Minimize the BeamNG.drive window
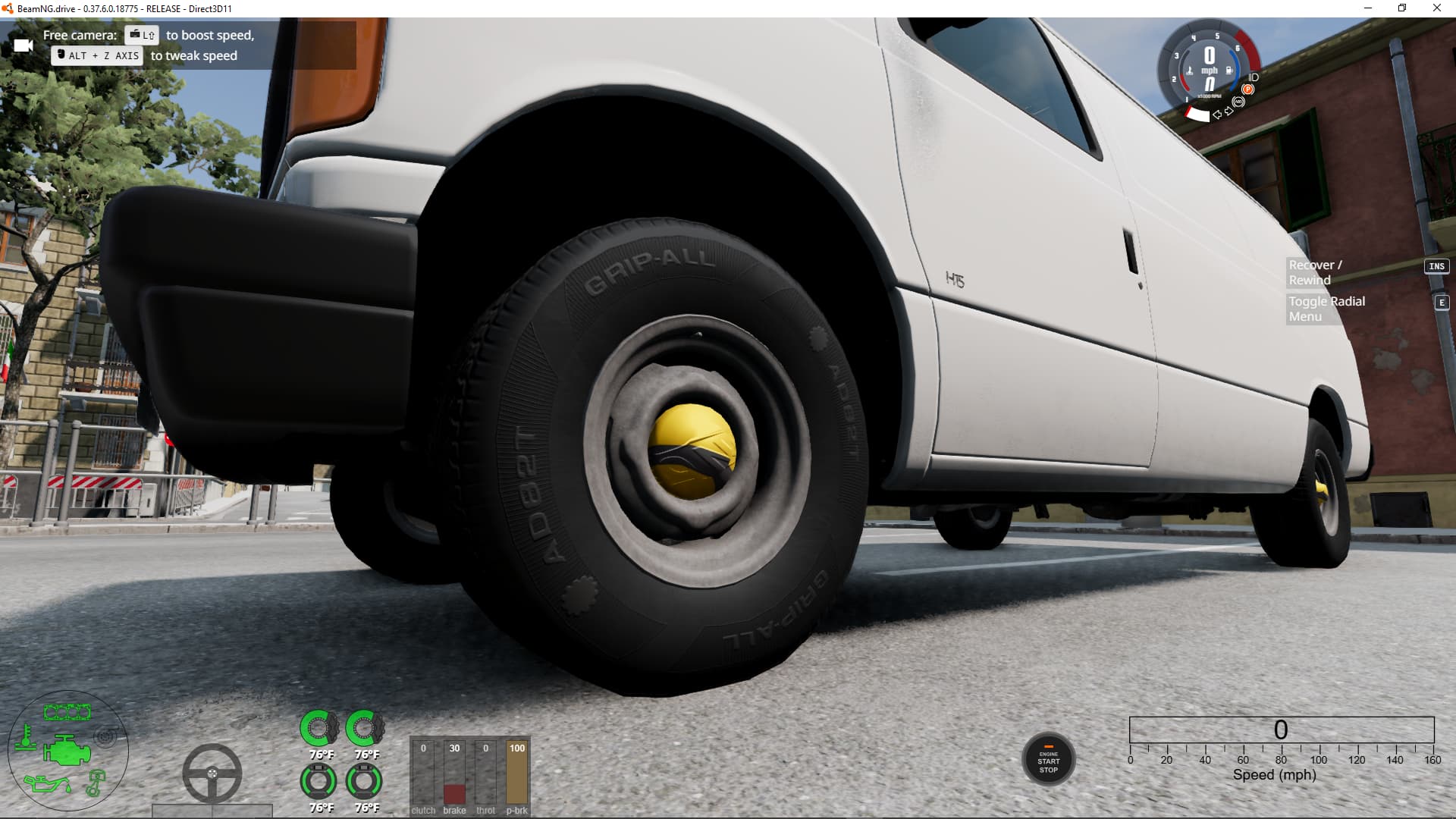Screen dimensions: 1456x819 (x=1368, y=8)
